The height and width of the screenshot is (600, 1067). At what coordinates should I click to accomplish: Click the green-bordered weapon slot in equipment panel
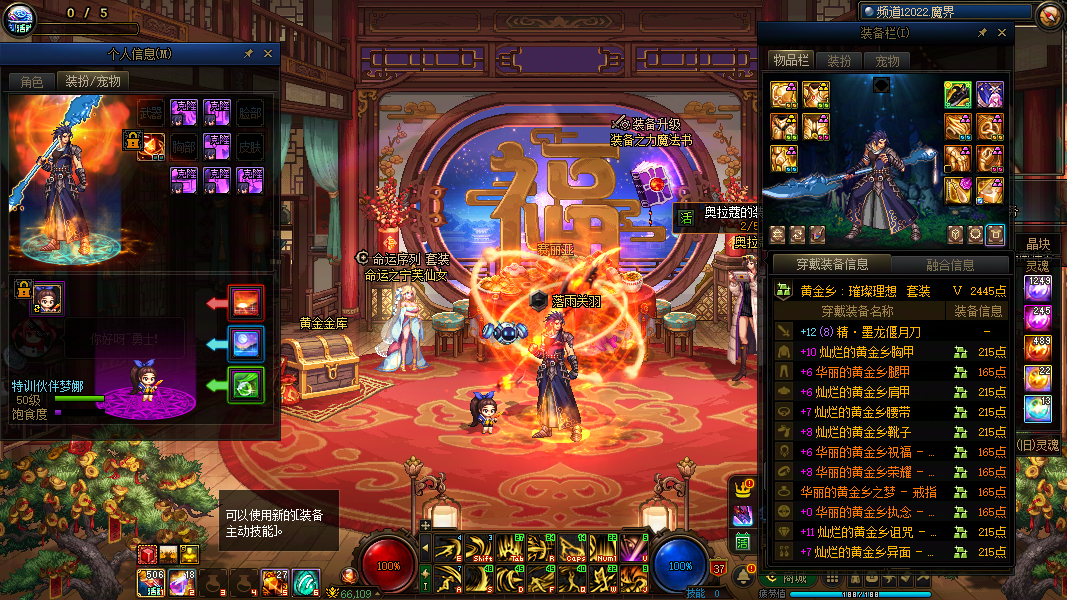(958, 95)
